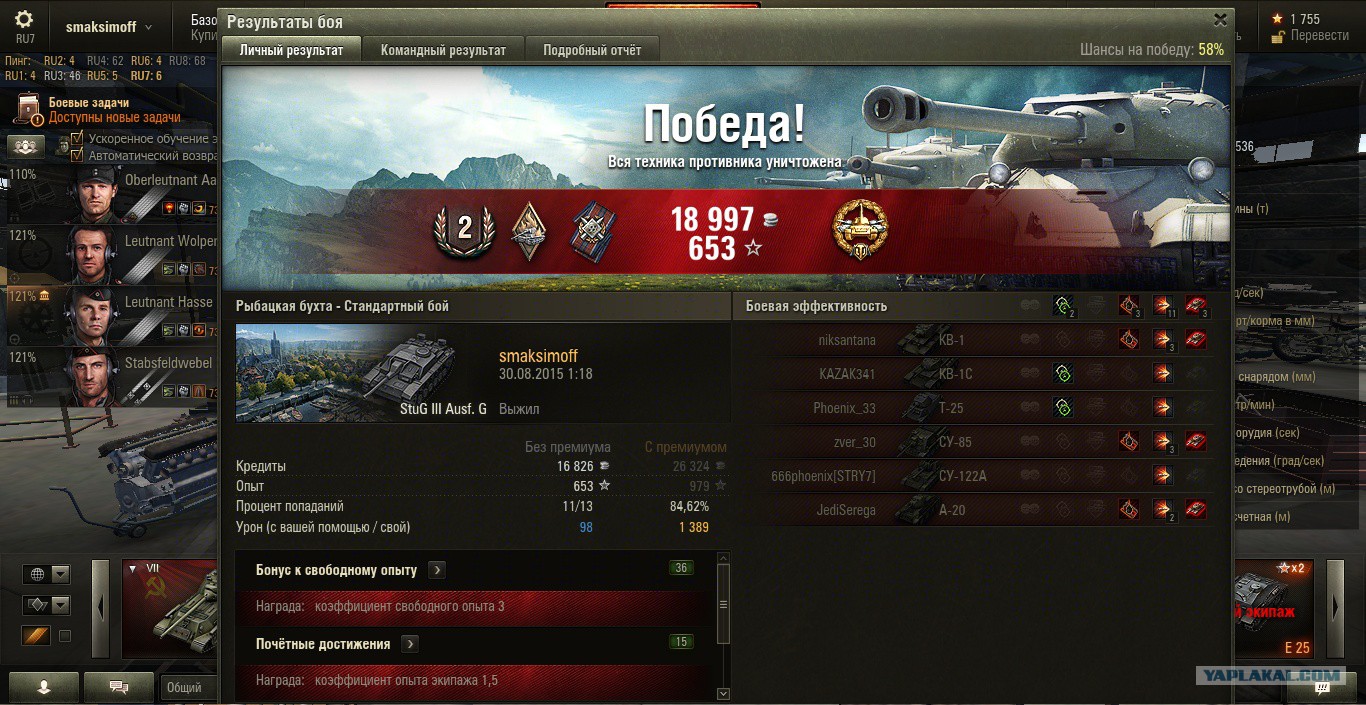This screenshot has height=705, width=1366.
Task: Click player row JediSerega
Action: pos(980,510)
